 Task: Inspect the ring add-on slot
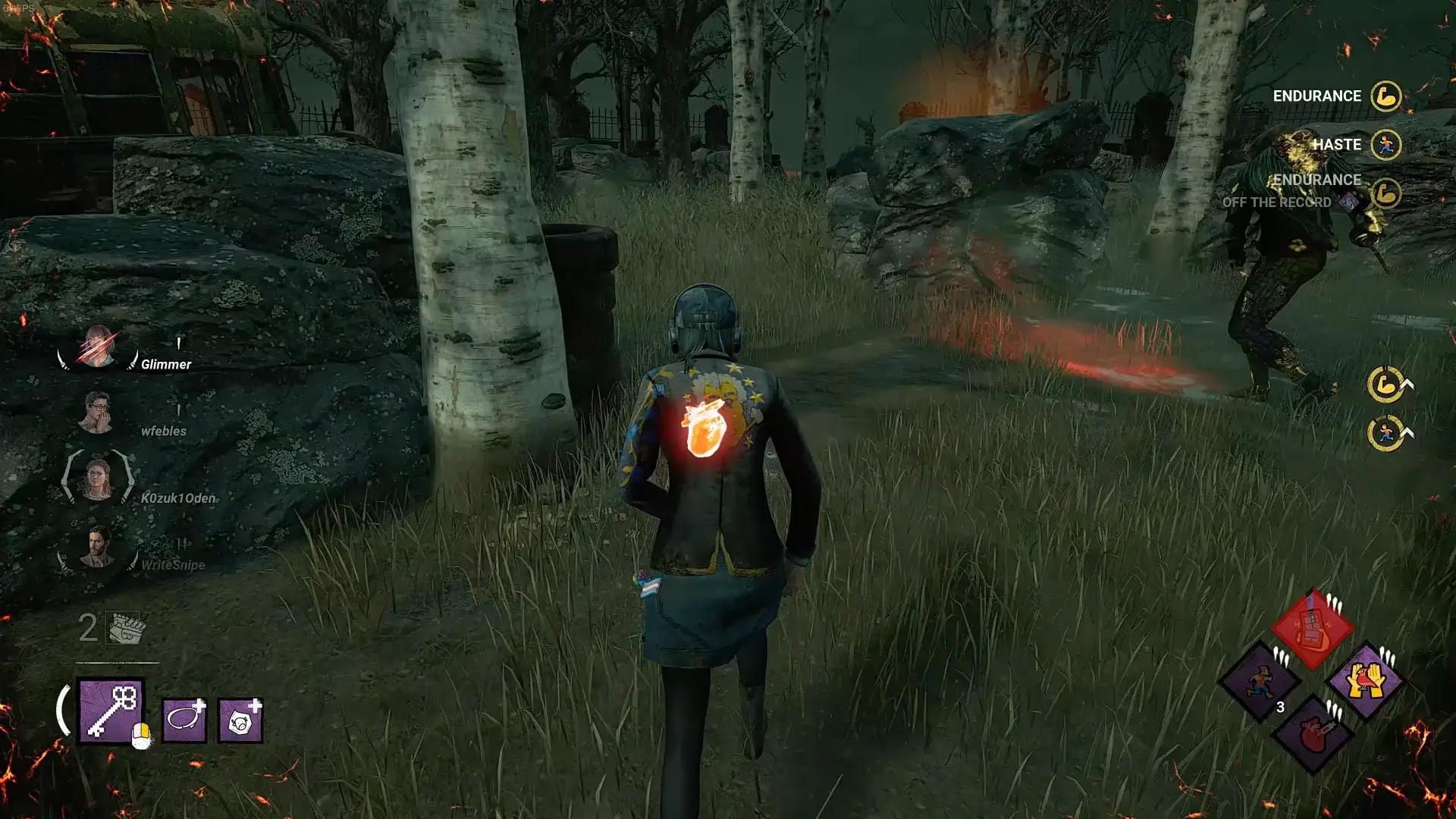point(184,719)
